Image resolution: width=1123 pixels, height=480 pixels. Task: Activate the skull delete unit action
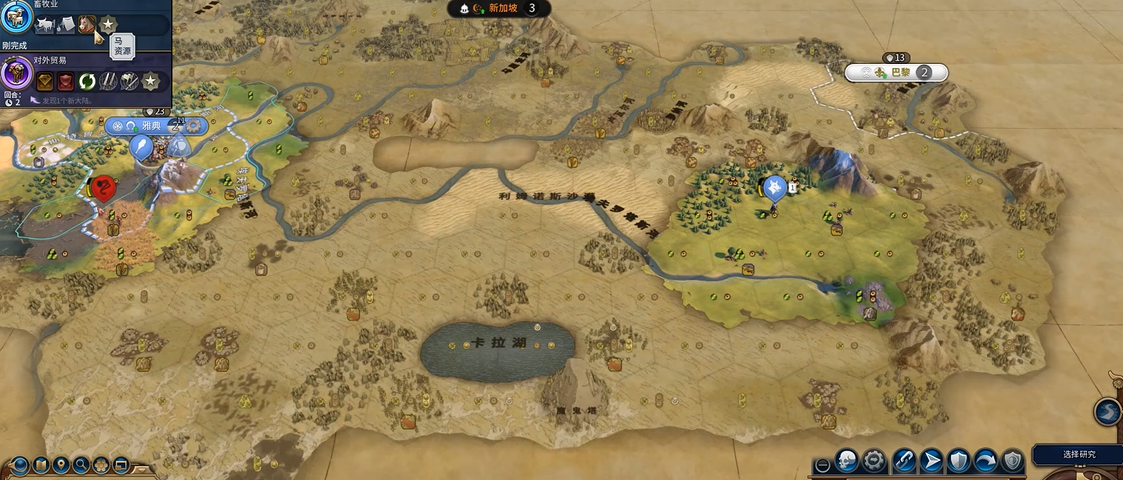click(x=847, y=461)
